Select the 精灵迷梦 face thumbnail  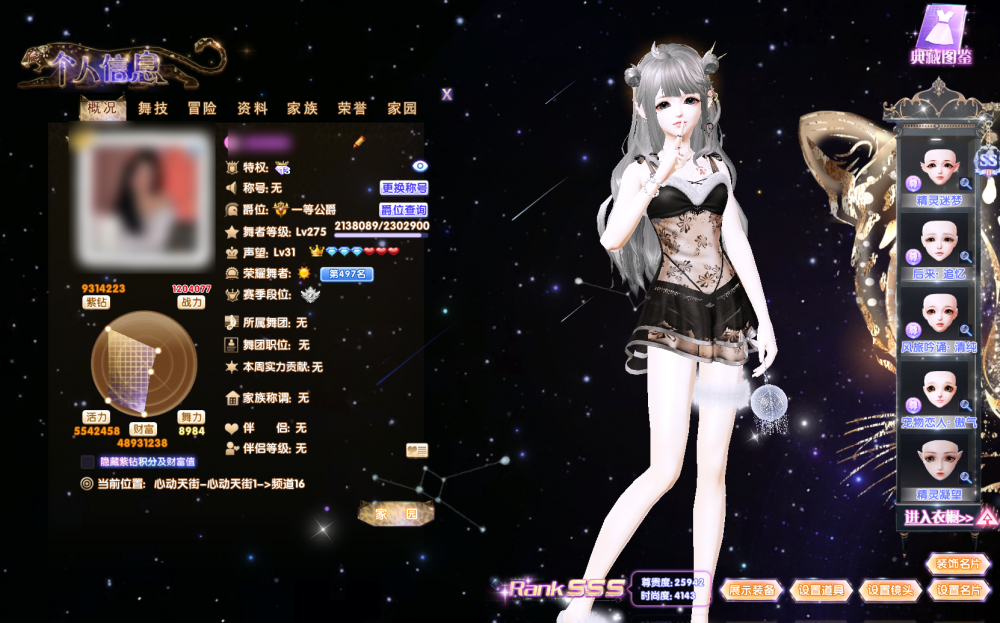coord(939,171)
